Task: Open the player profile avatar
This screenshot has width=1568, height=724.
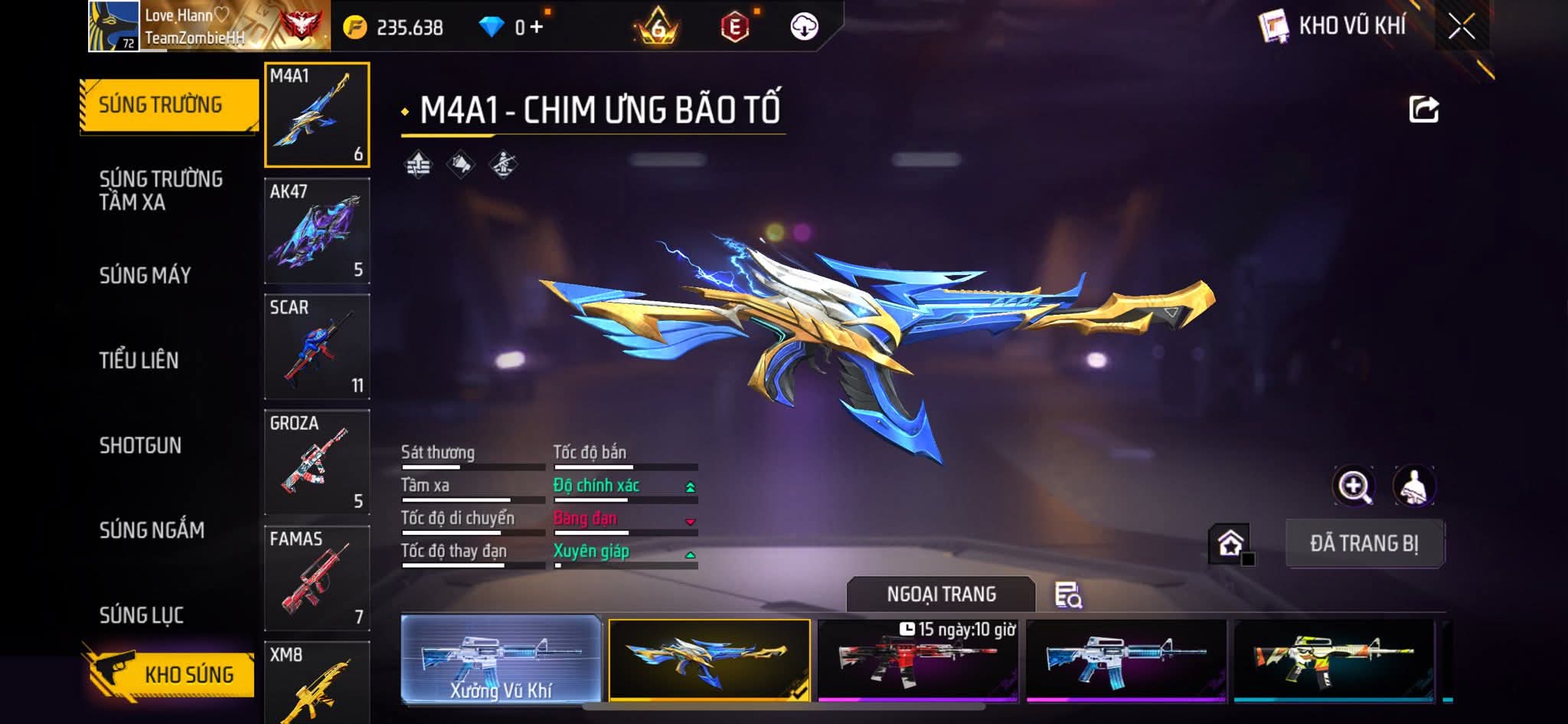Action: coord(113,26)
